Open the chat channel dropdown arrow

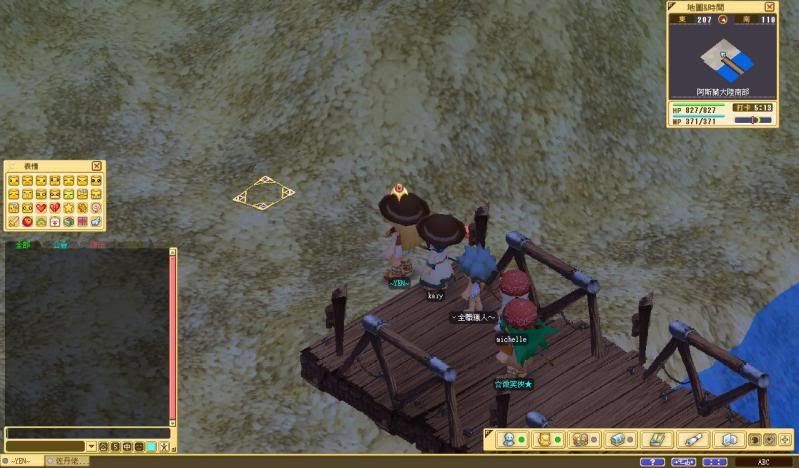(91, 446)
